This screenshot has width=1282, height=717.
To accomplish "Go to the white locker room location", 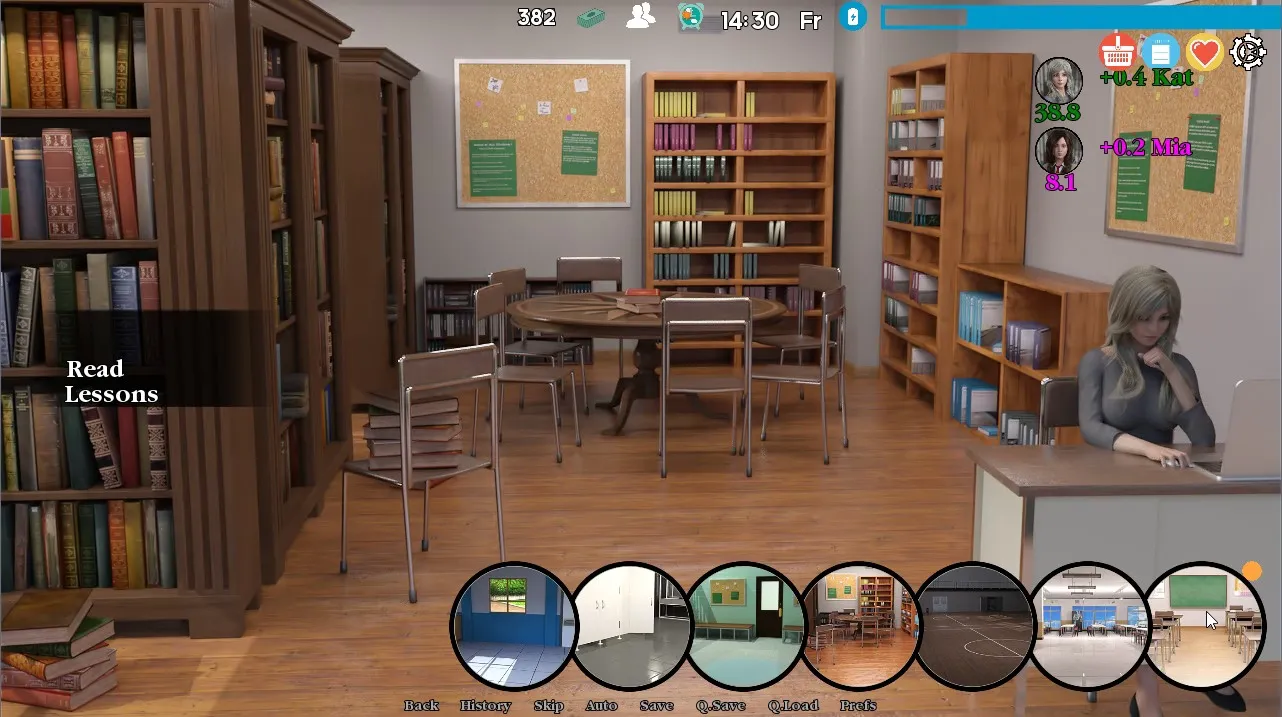I will point(629,625).
